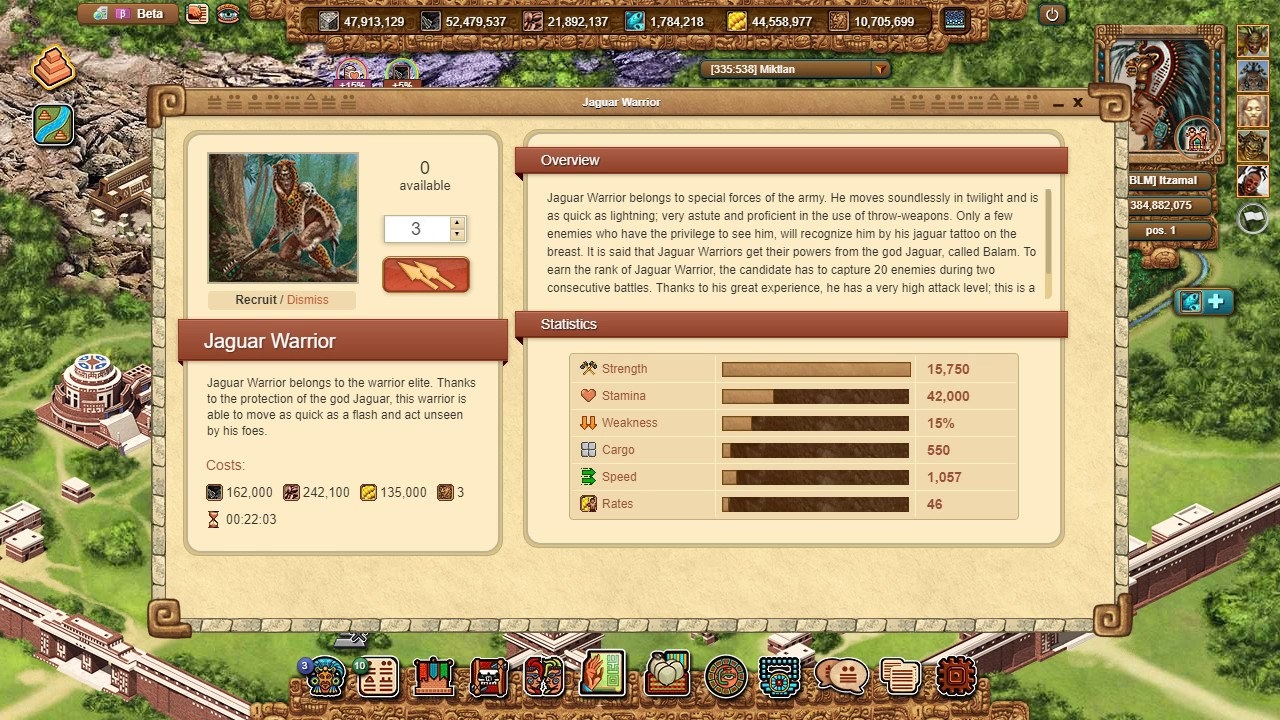The height and width of the screenshot is (720, 1280).
Task: Open the speech bubbles chat icon
Action: pyautogui.click(x=841, y=677)
